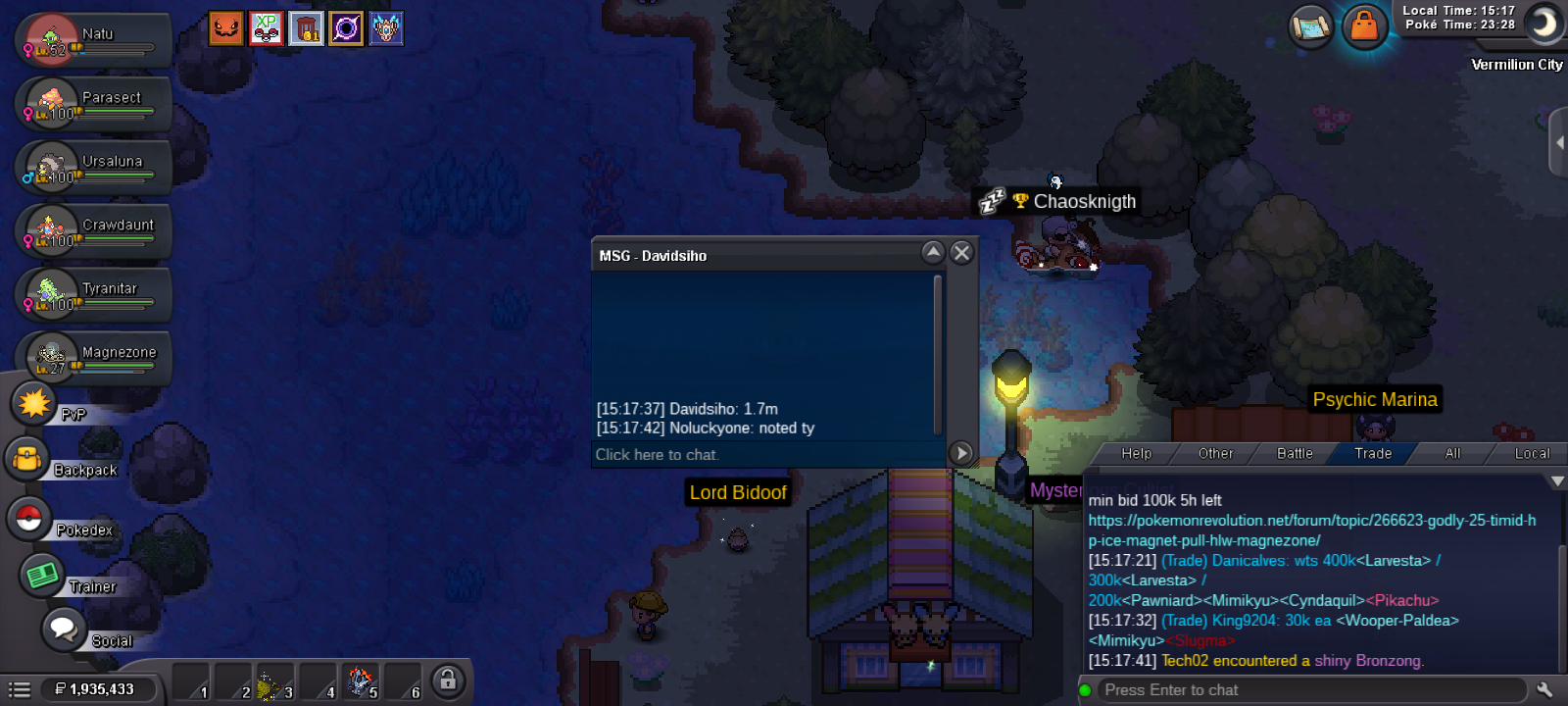The image size is (1568, 706).
Task: Choose Ursaluna from the party
Action: click(93, 168)
